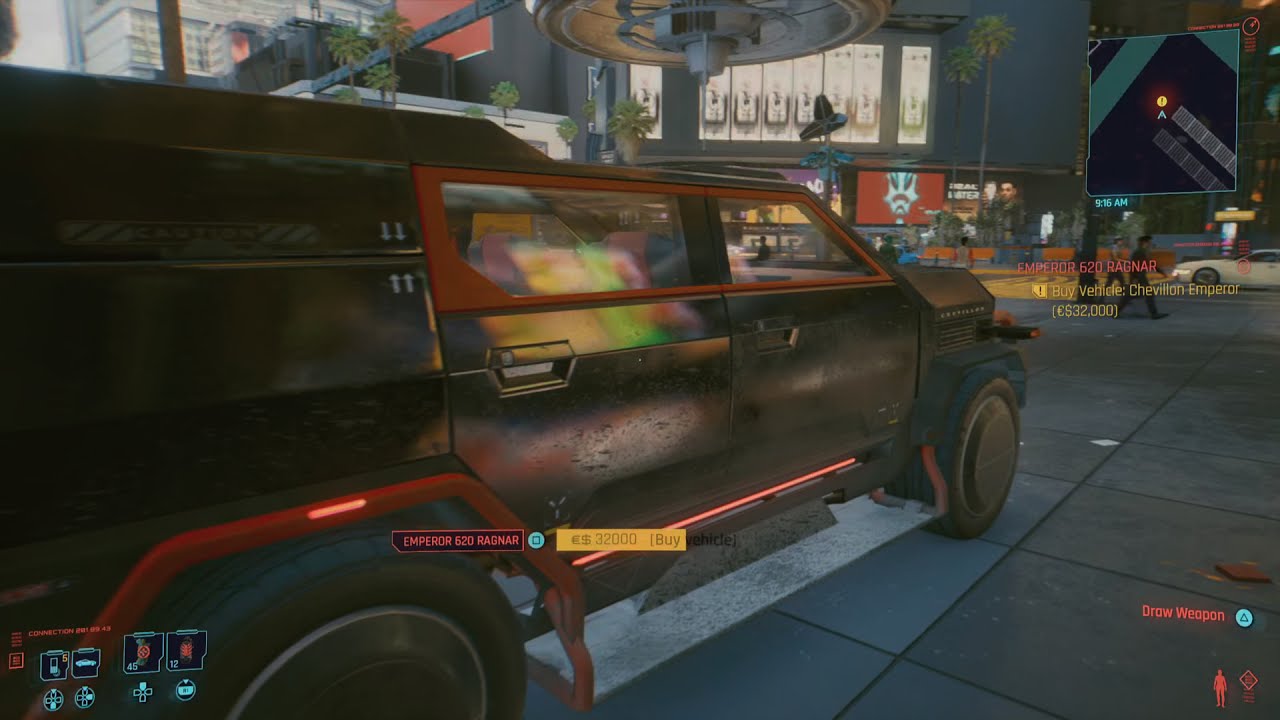Click the R1 button icon

186,690
